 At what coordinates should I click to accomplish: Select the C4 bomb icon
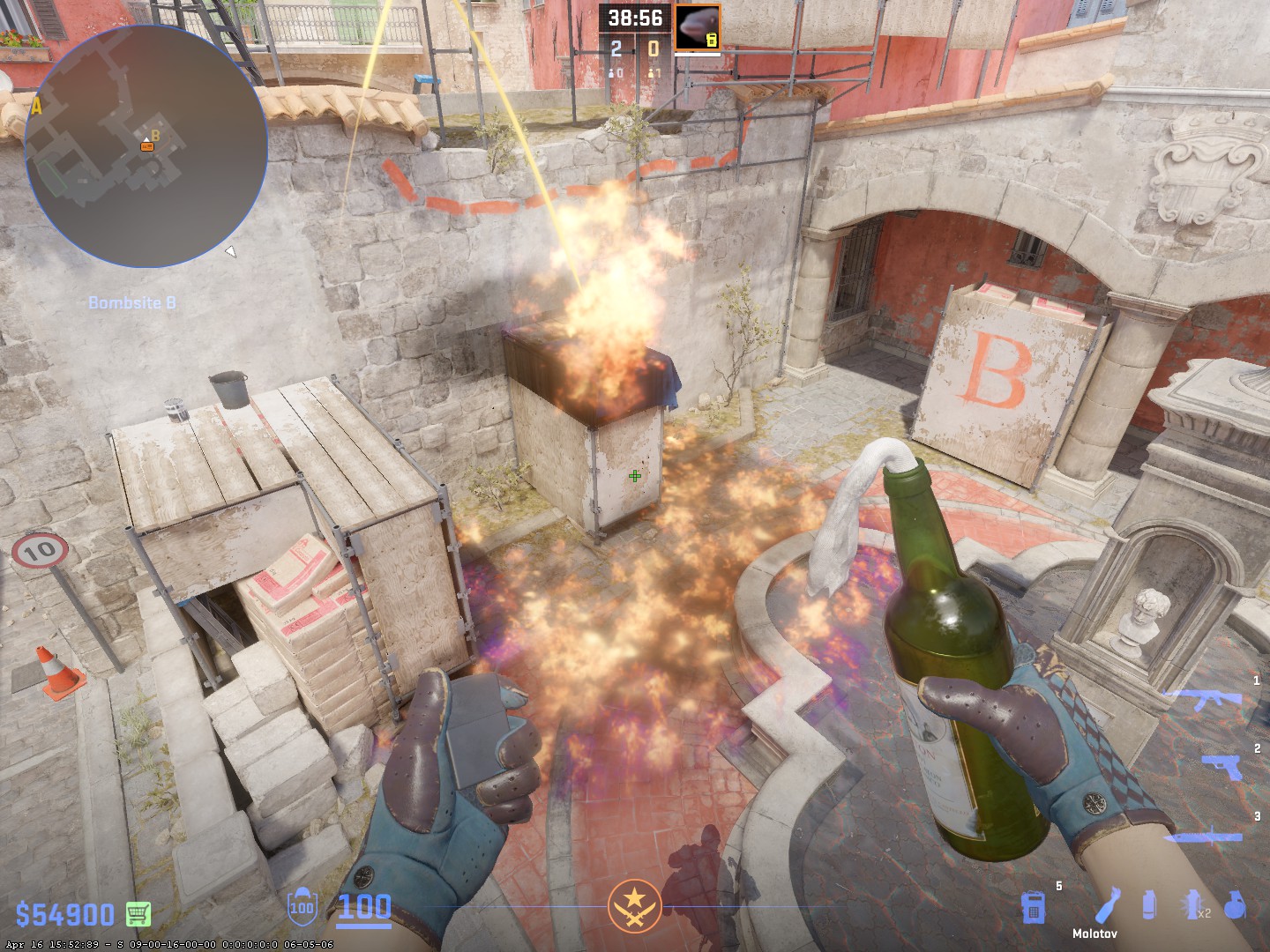(1033, 906)
